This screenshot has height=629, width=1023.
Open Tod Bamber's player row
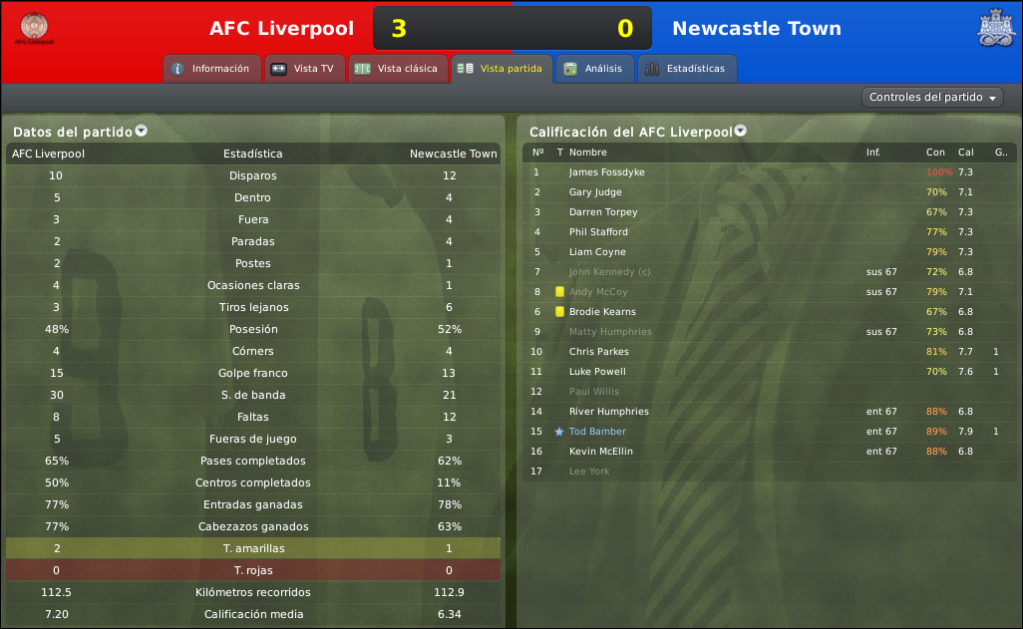(597, 432)
